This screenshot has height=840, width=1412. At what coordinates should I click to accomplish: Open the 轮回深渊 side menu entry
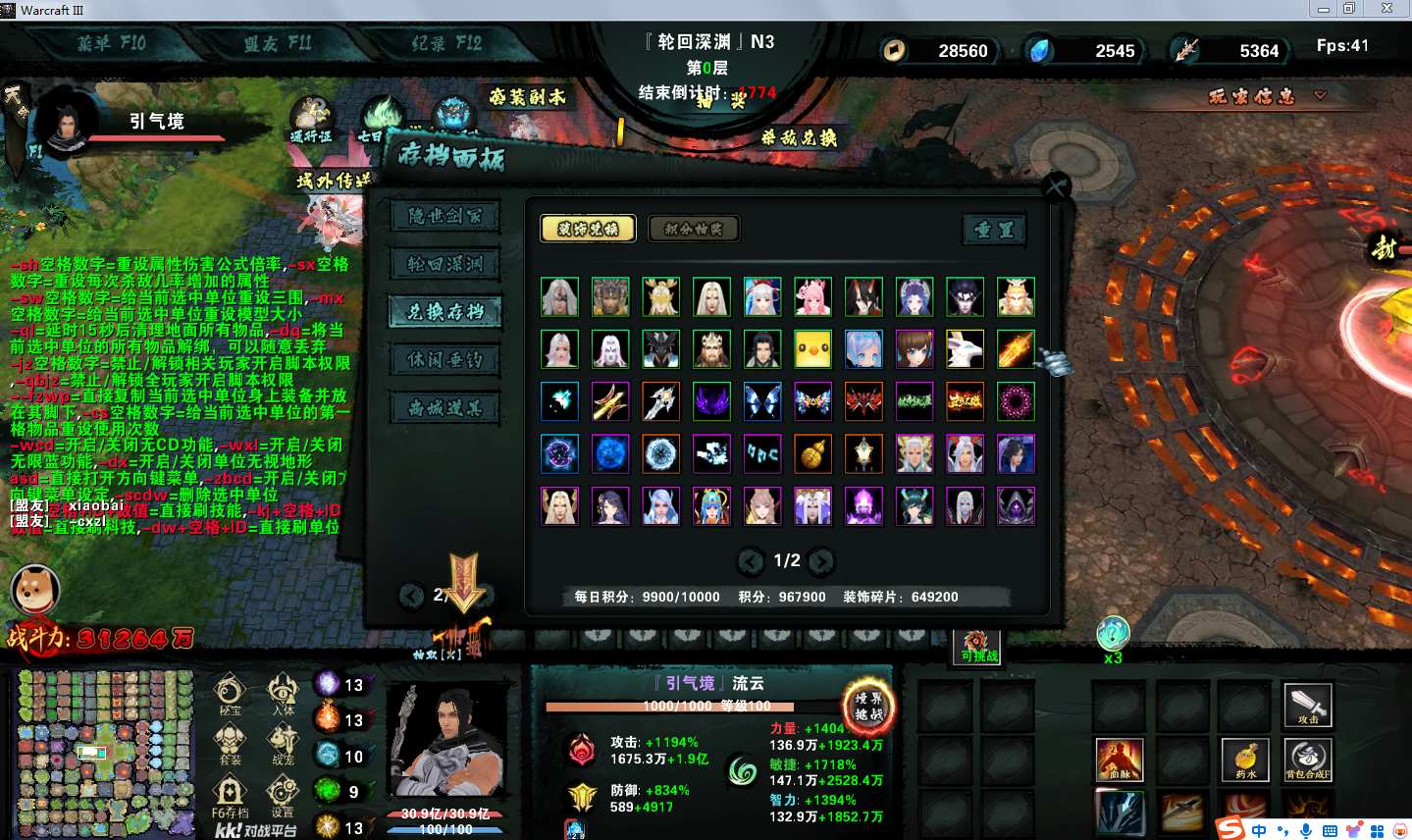pyautogui.click(x=445, y=264)
